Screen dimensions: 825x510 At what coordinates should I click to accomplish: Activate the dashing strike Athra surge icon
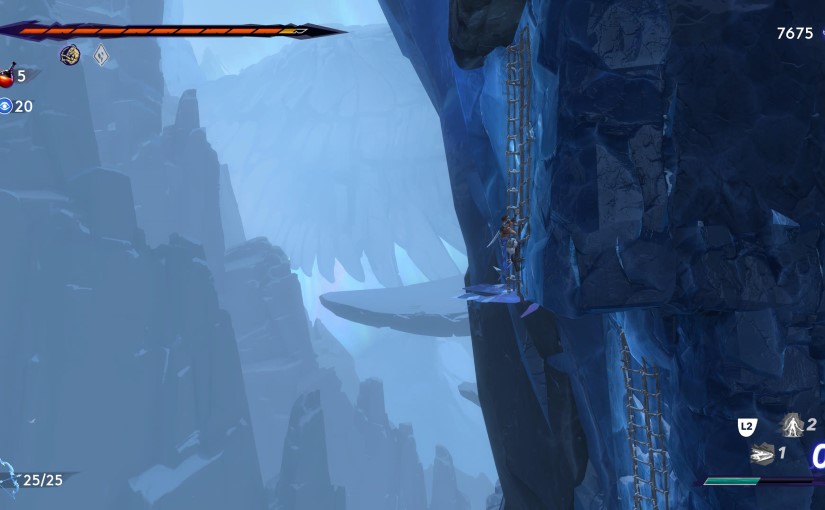762,453
